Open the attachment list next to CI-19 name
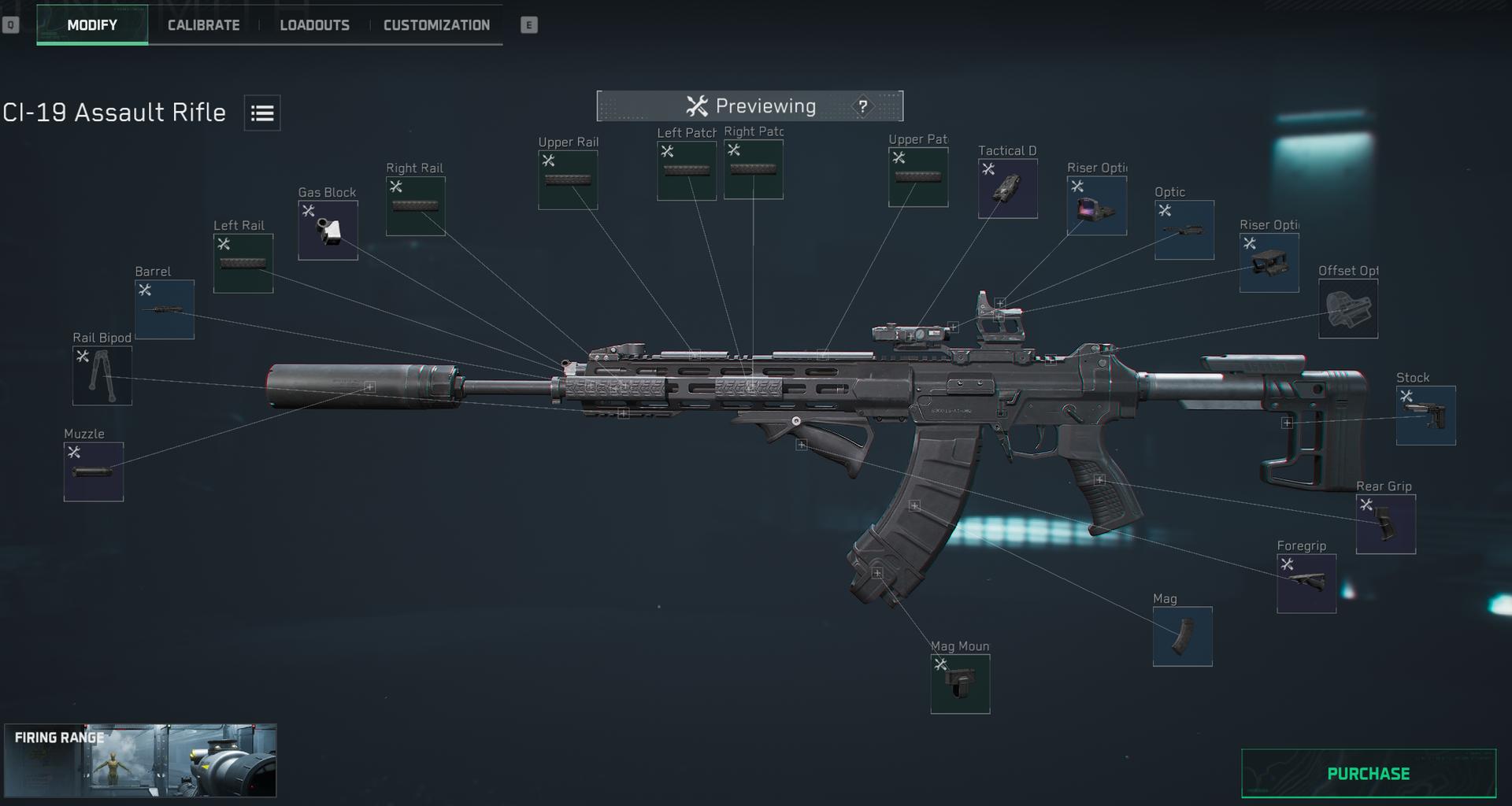 point(261,113)
